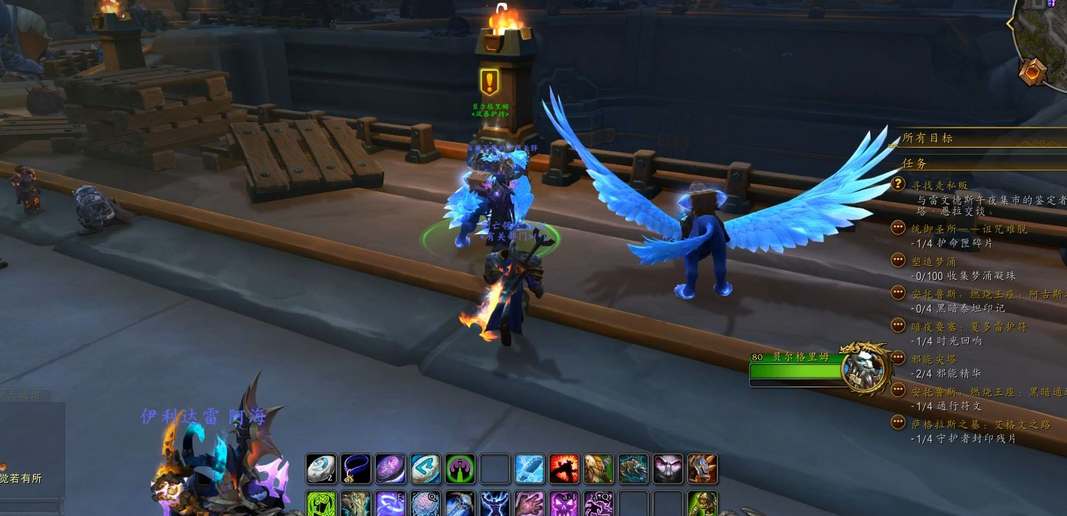Click the orange hexagon button on the minimap

click(1034, 70)
